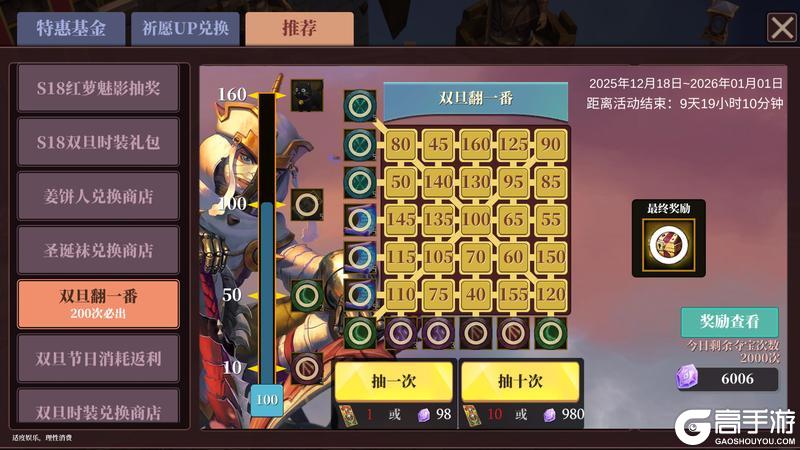Screen dimensions: 800x450
Task: Draw ten times with 抽十次
Action: [519, 381]
